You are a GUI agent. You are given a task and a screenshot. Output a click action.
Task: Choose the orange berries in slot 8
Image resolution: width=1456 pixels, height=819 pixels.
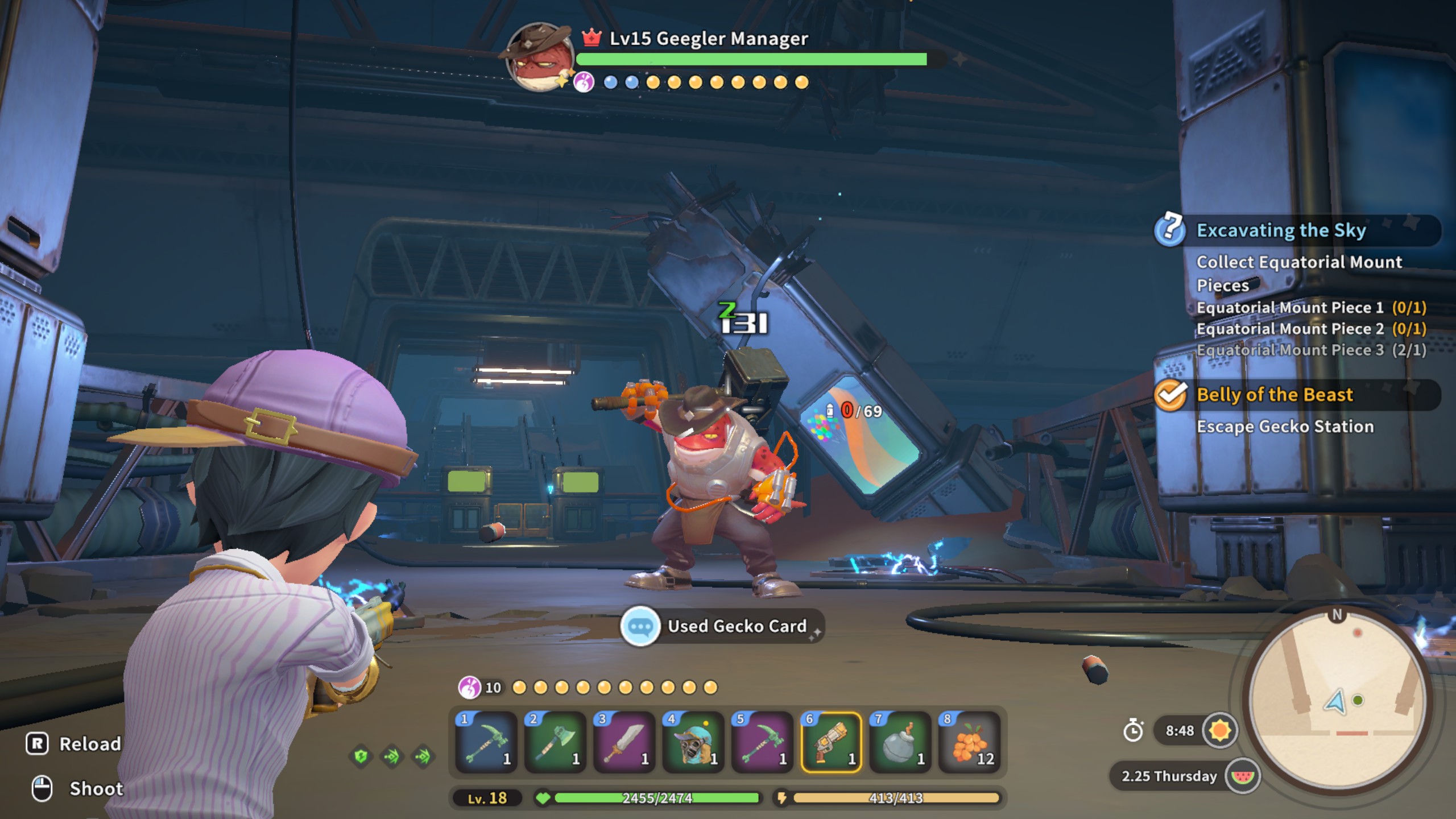click(970, 742)
